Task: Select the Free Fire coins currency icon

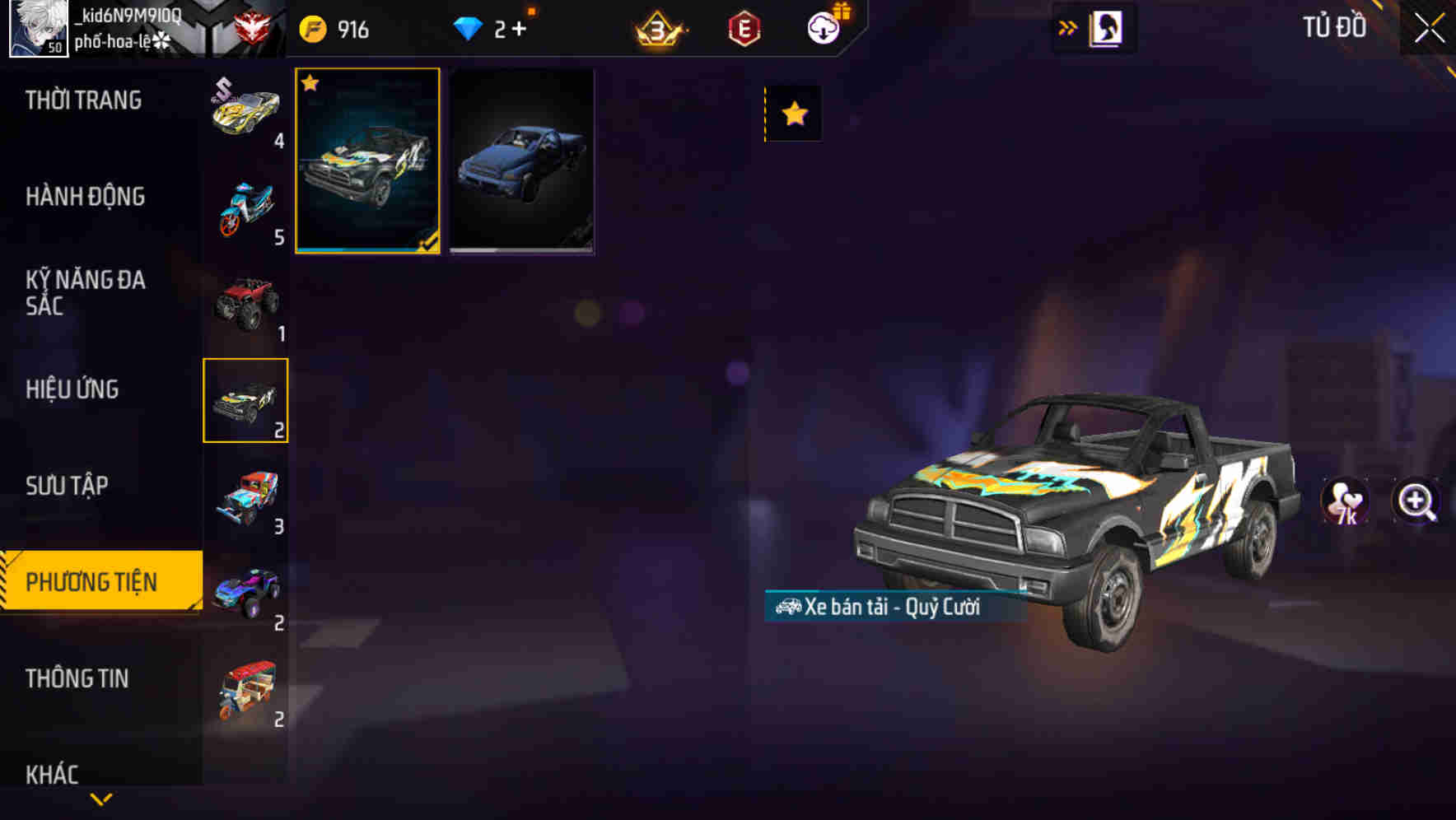Action: [312, 27]
